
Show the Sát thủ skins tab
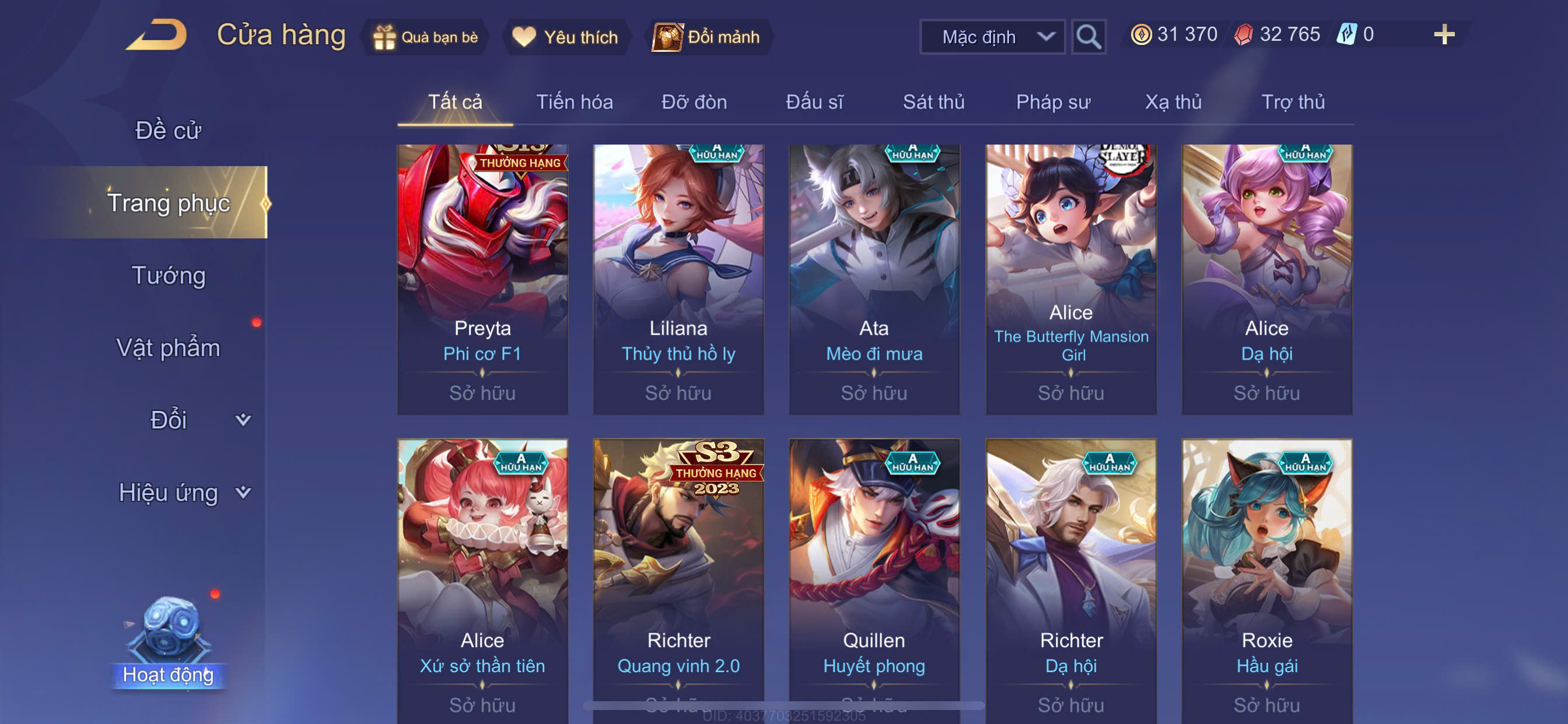click(x=933, y=102)
